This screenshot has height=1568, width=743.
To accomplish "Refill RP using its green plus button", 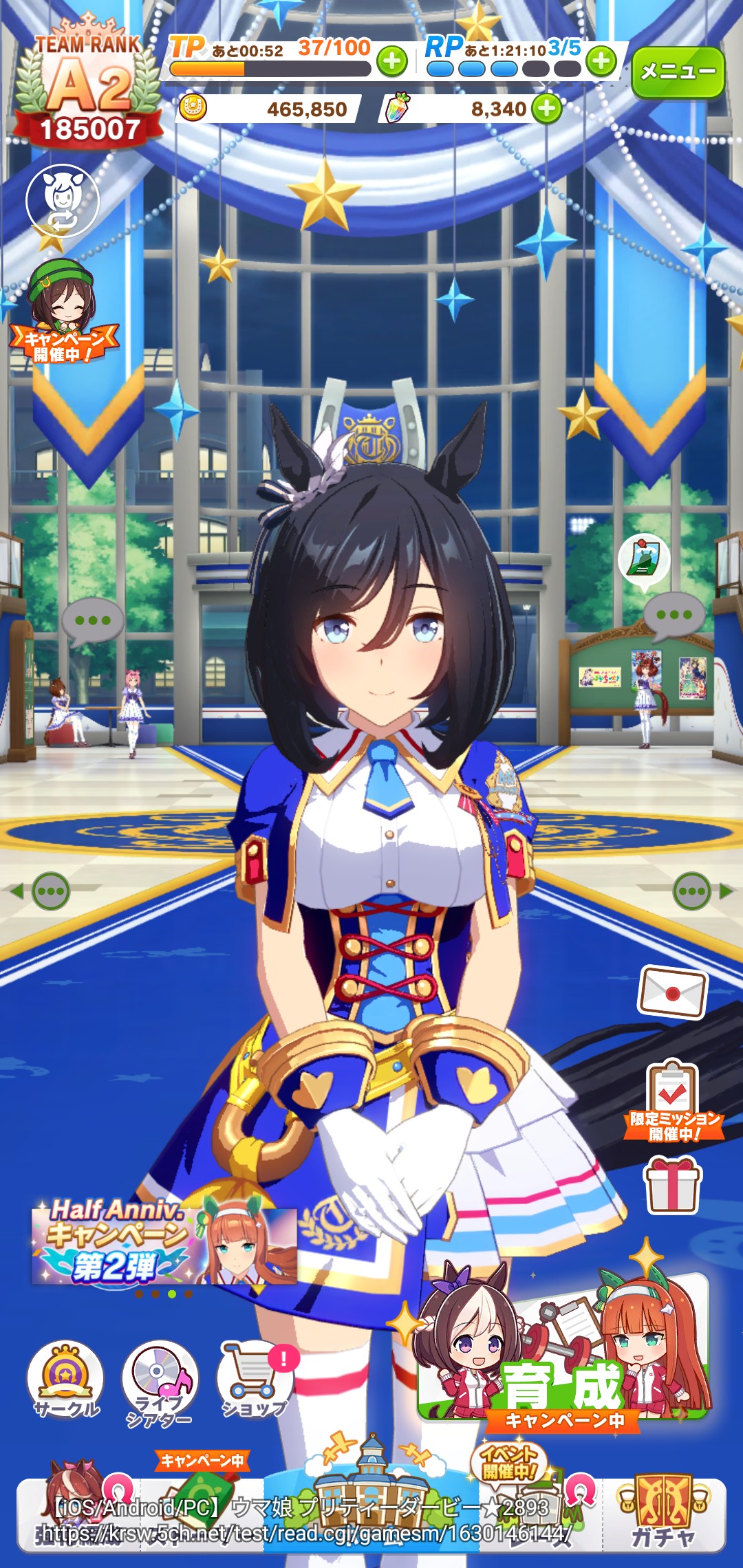I will (x=601, y=61).
